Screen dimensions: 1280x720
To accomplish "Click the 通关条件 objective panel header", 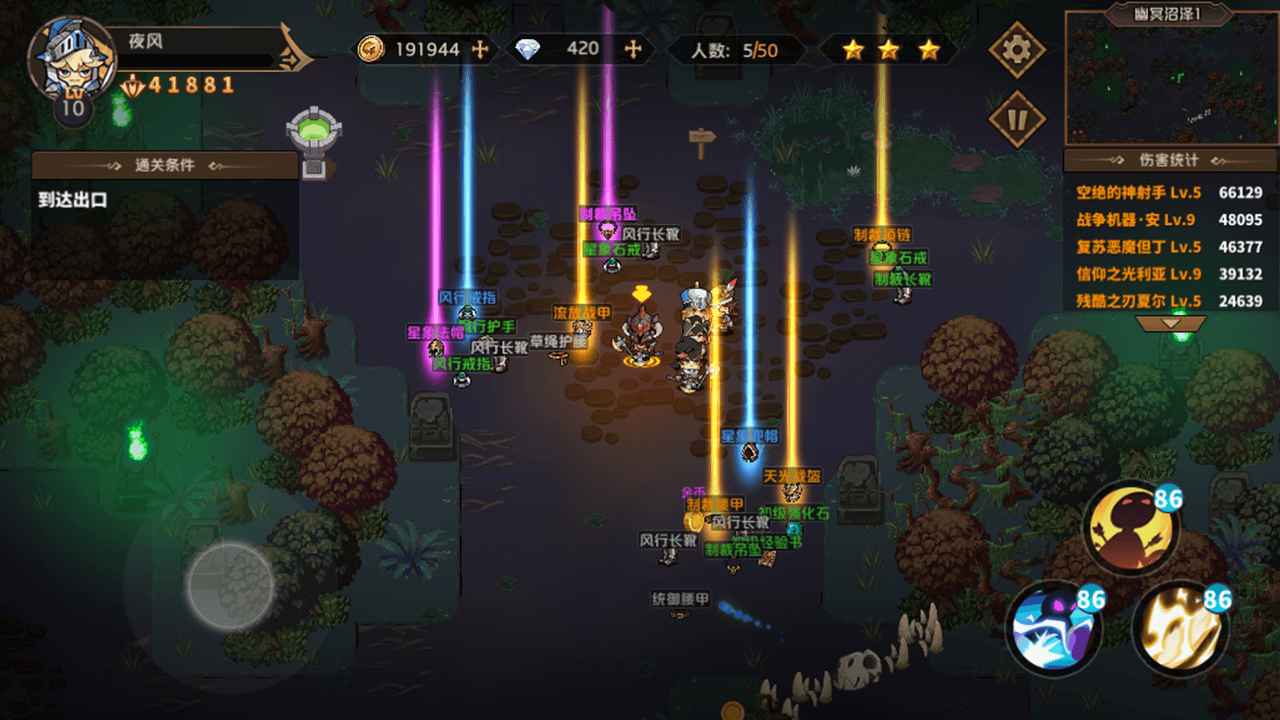I will (165, 165).
